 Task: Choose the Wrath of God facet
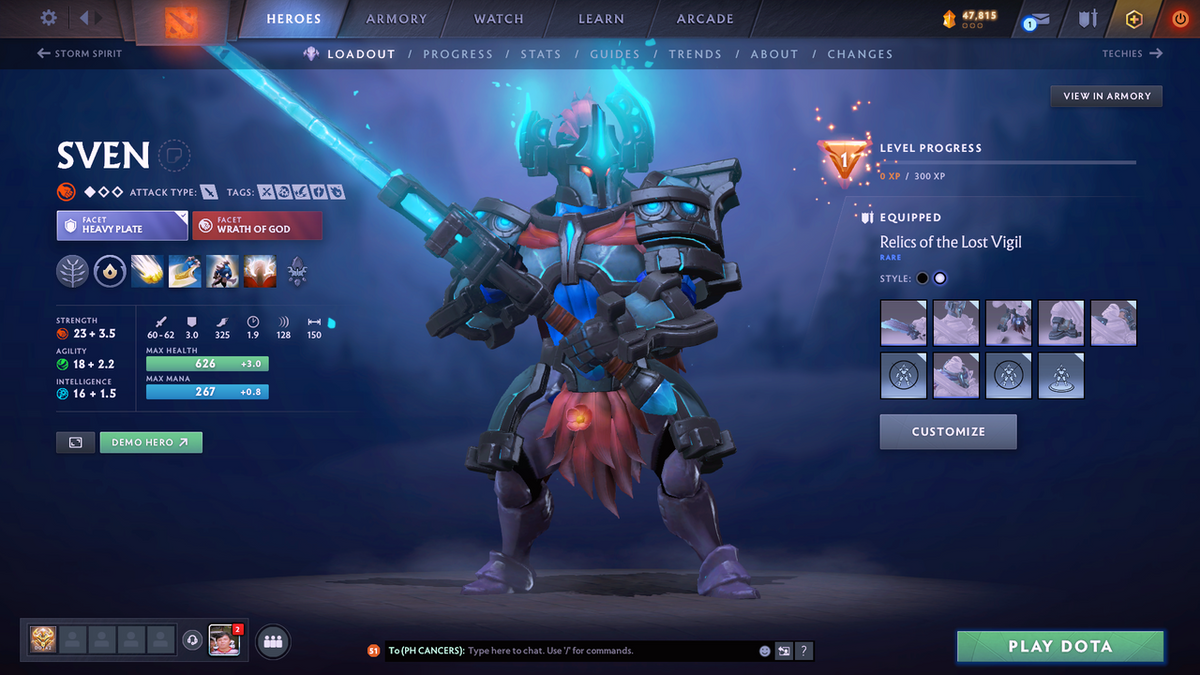coord(257,225)
